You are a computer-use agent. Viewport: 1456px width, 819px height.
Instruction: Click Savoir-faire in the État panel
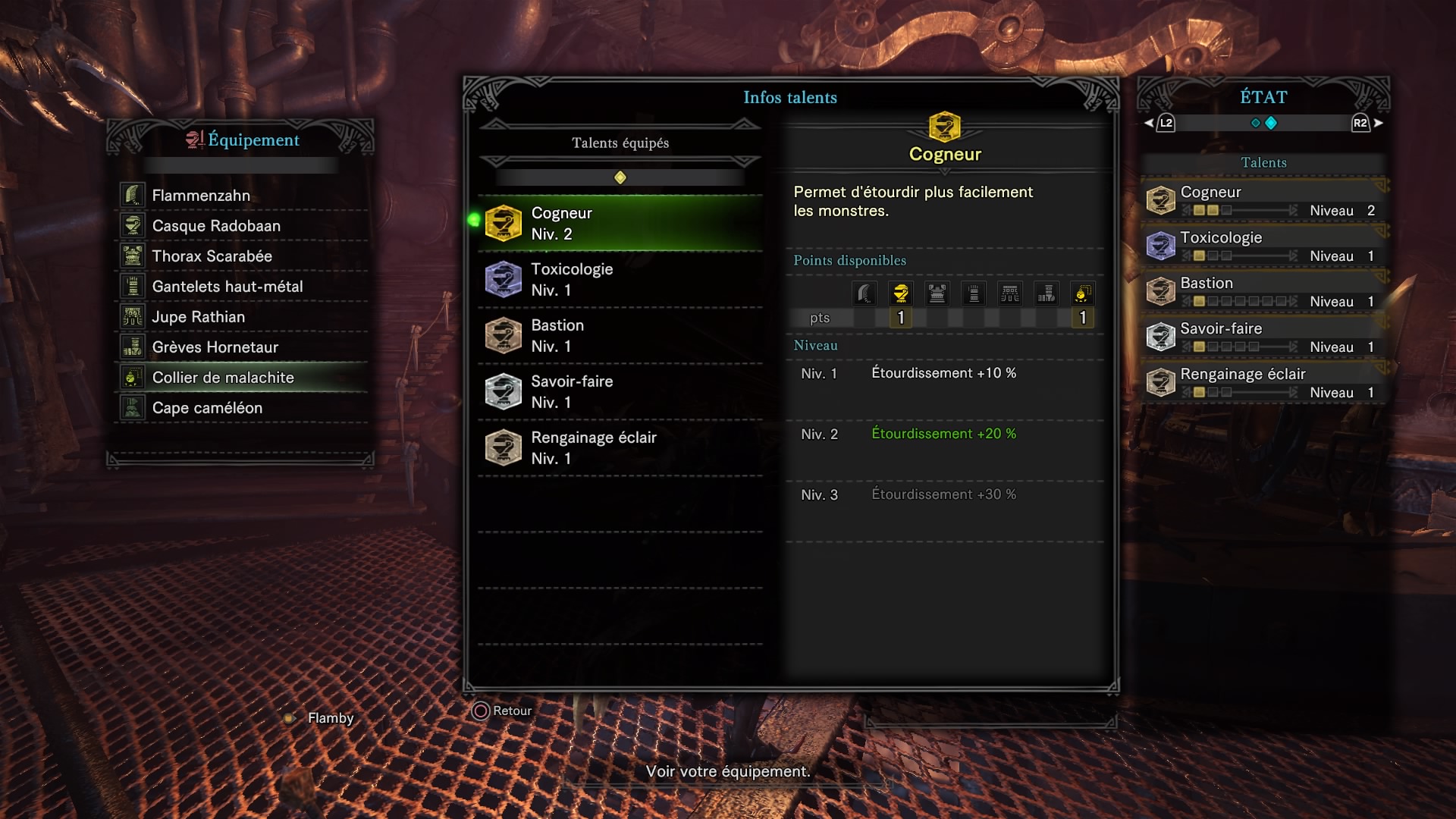pyautogui.click(x=1262, y=337)
